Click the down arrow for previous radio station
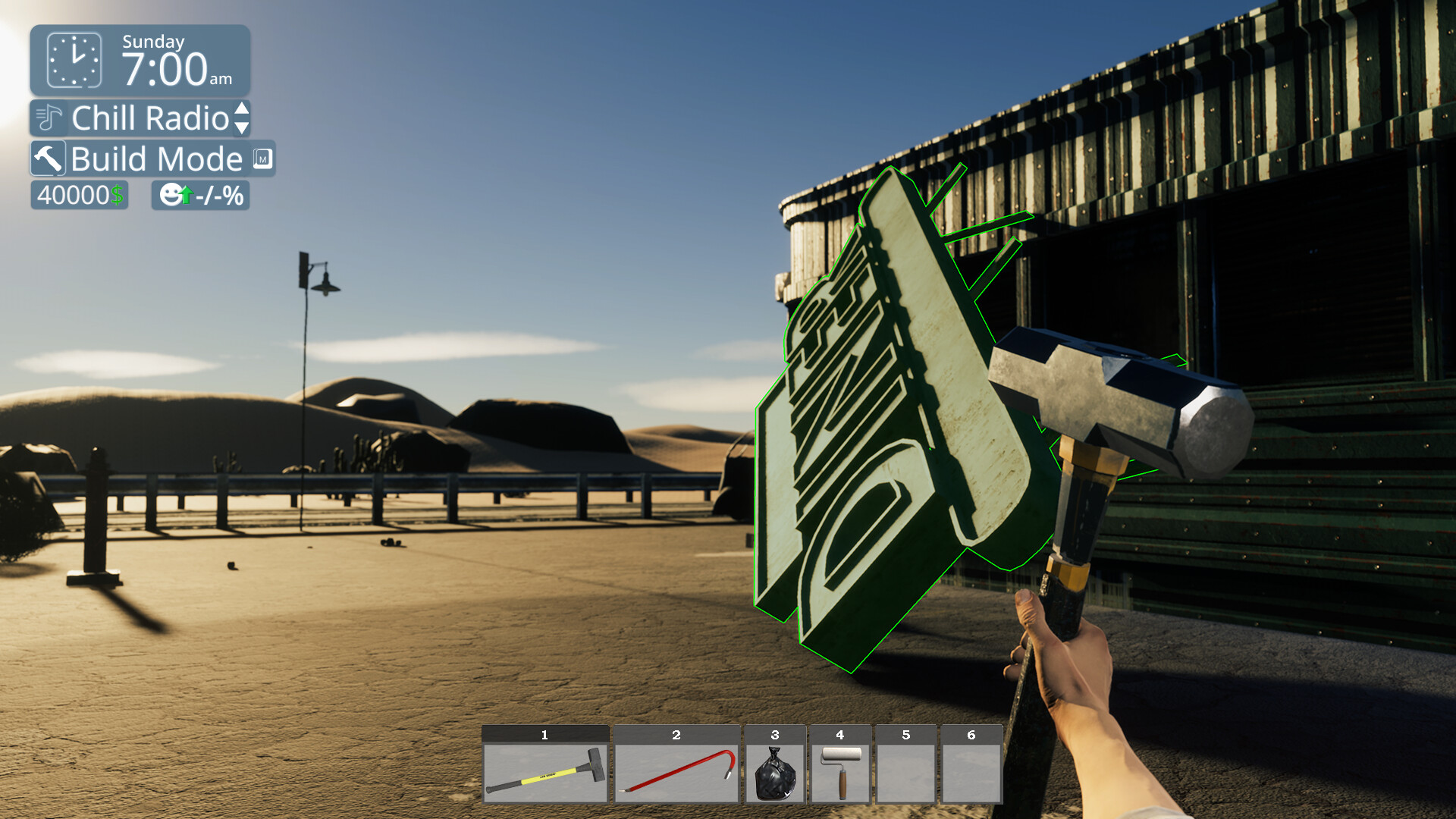This screenshot has height=819, width=1456. pyautogui.click(x=241, y=127)
